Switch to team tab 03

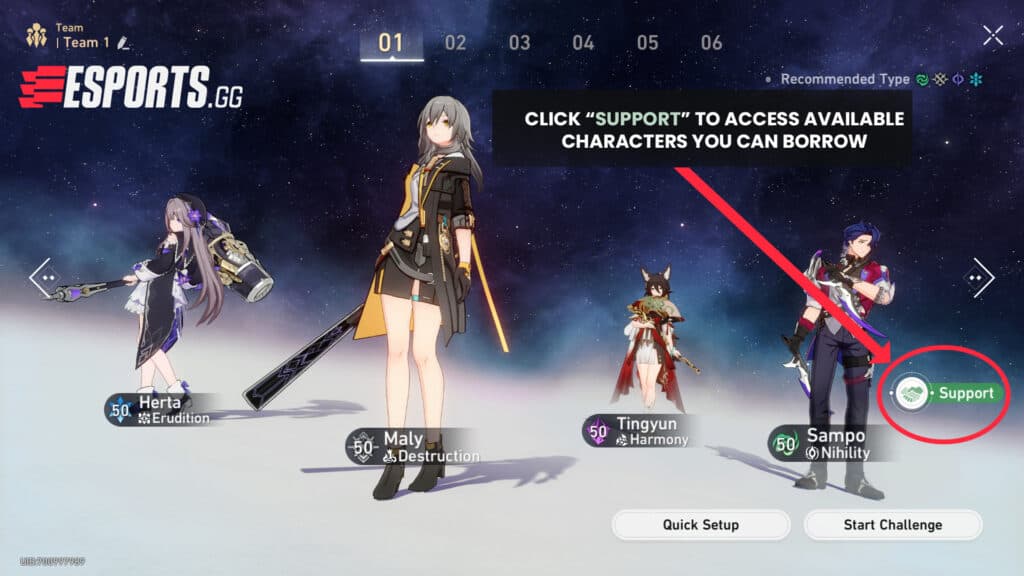tap(519, 43)
